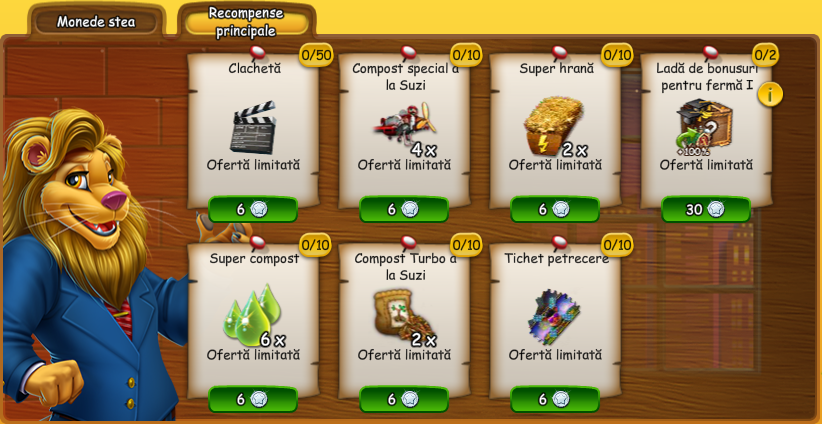Choose the green Super compost droplets

[x=250, y=315]
